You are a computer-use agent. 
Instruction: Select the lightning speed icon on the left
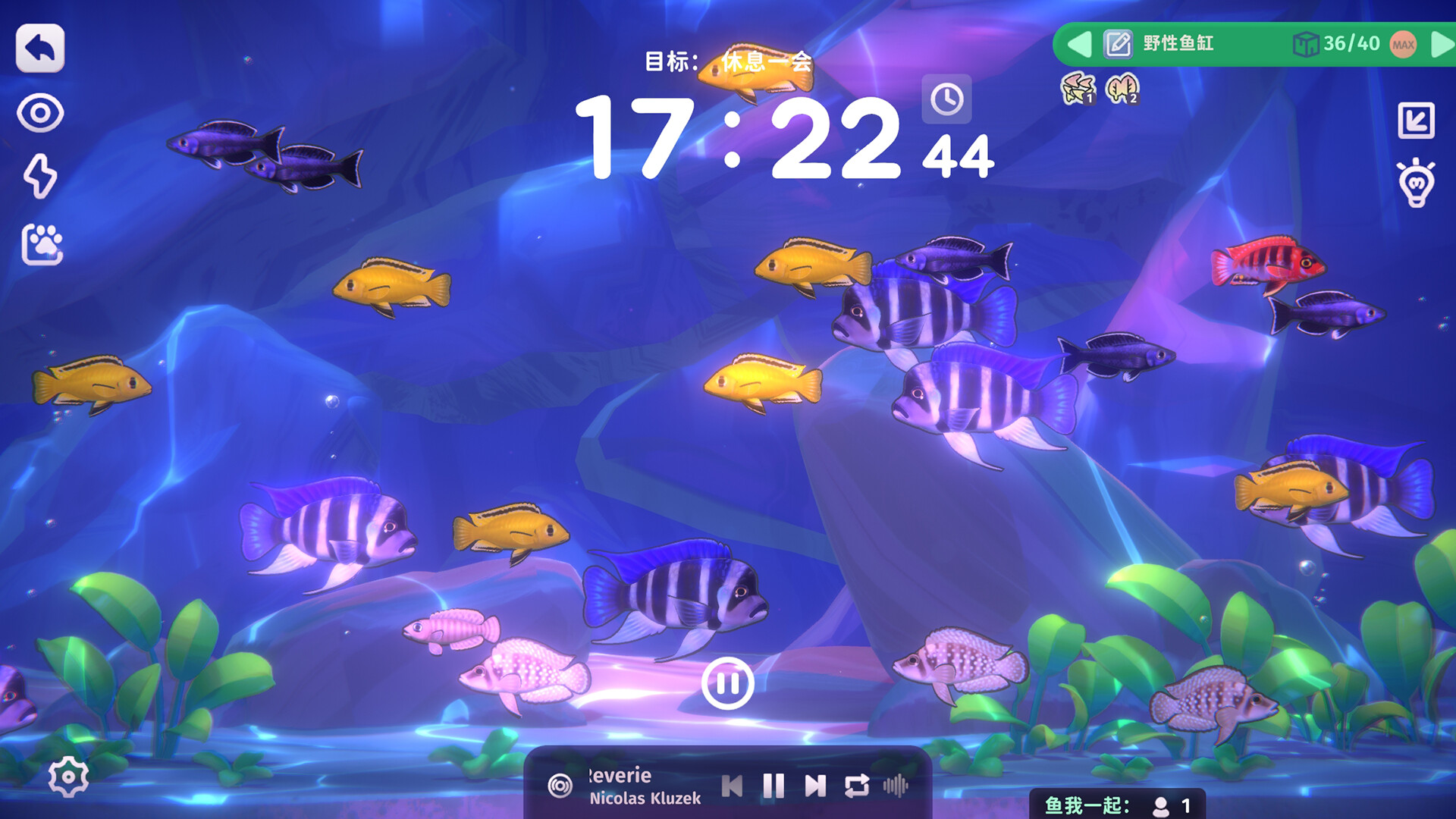[40, 177]
